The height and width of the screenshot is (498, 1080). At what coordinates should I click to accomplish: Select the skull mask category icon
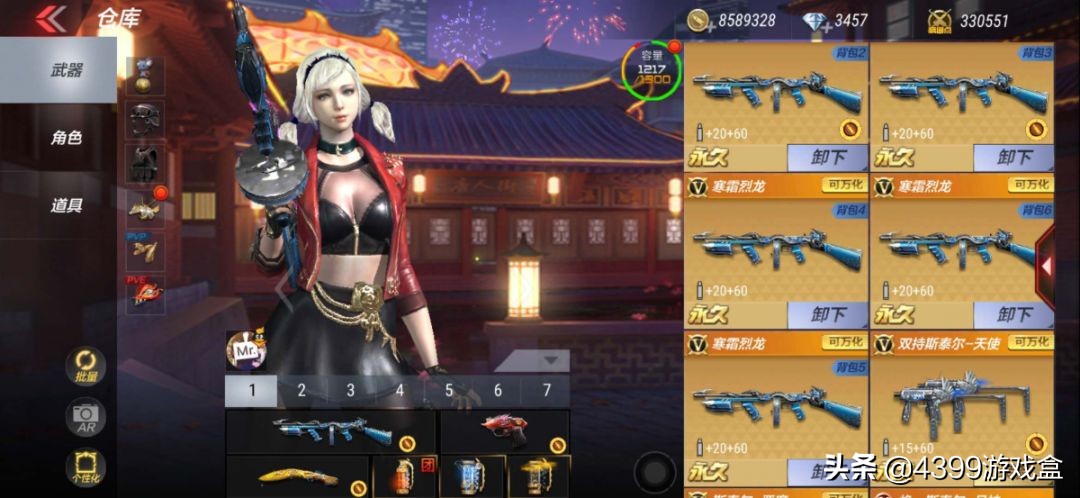pyautogui.click(x=144, y=119)
